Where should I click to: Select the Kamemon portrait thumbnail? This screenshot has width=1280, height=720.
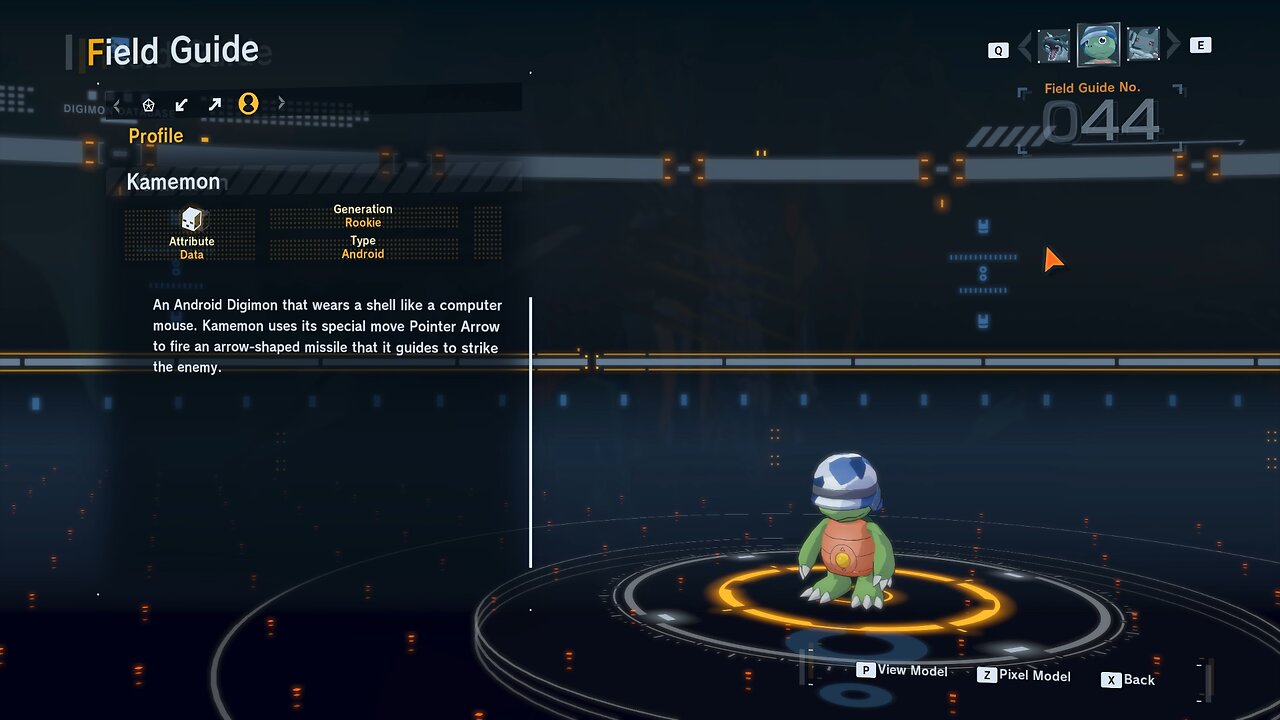point(1098,45)
